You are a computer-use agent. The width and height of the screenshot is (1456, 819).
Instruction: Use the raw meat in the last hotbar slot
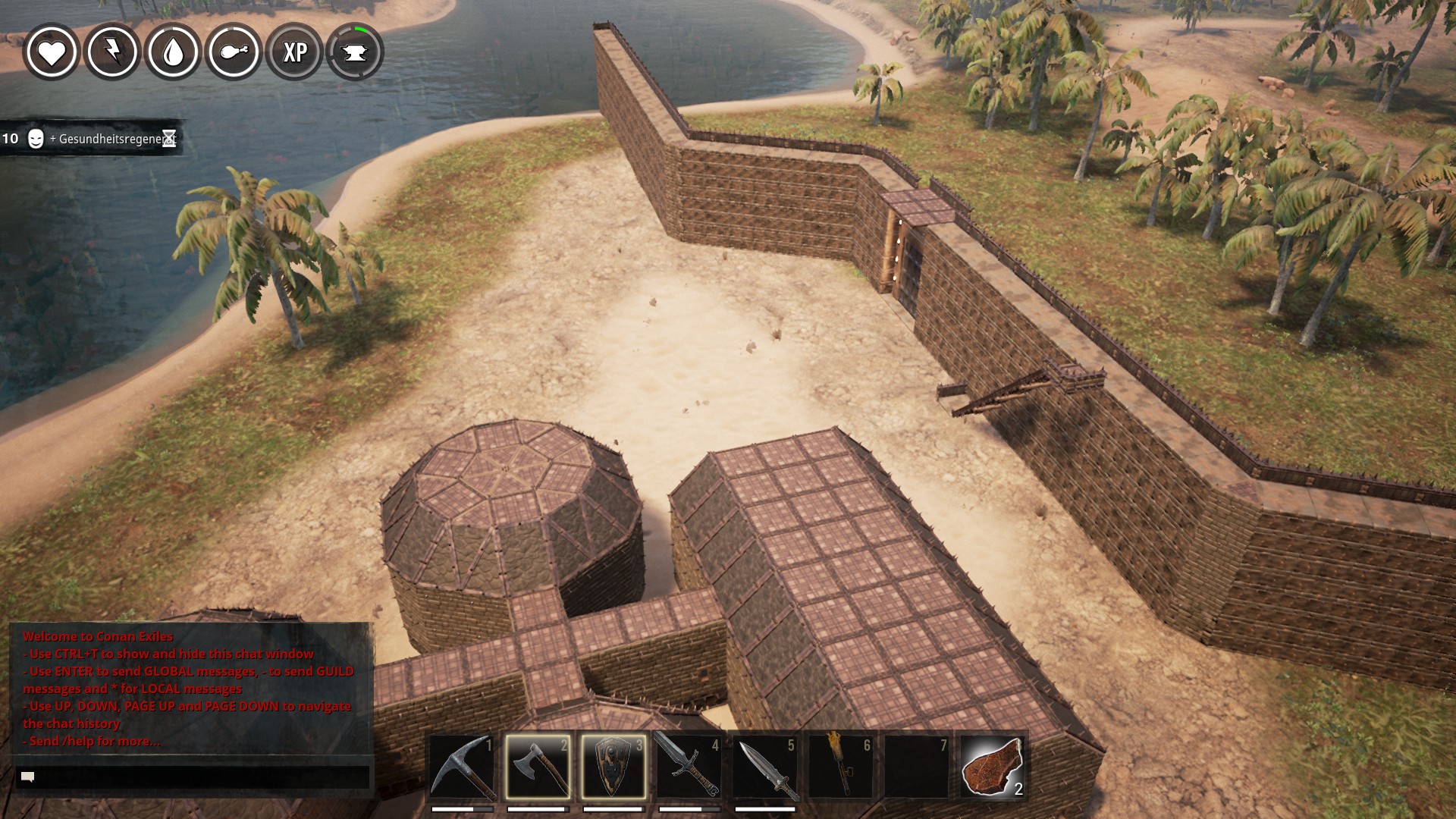tap(992, 766)
